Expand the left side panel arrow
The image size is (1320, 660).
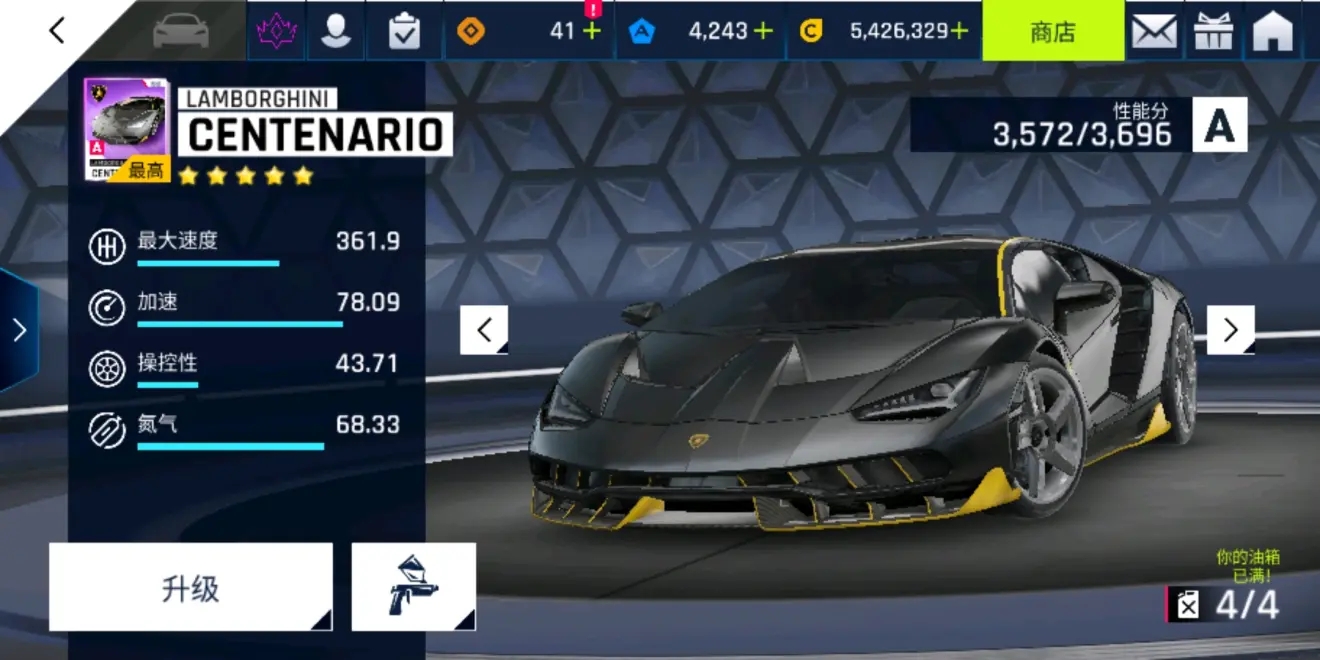(19, 330)
